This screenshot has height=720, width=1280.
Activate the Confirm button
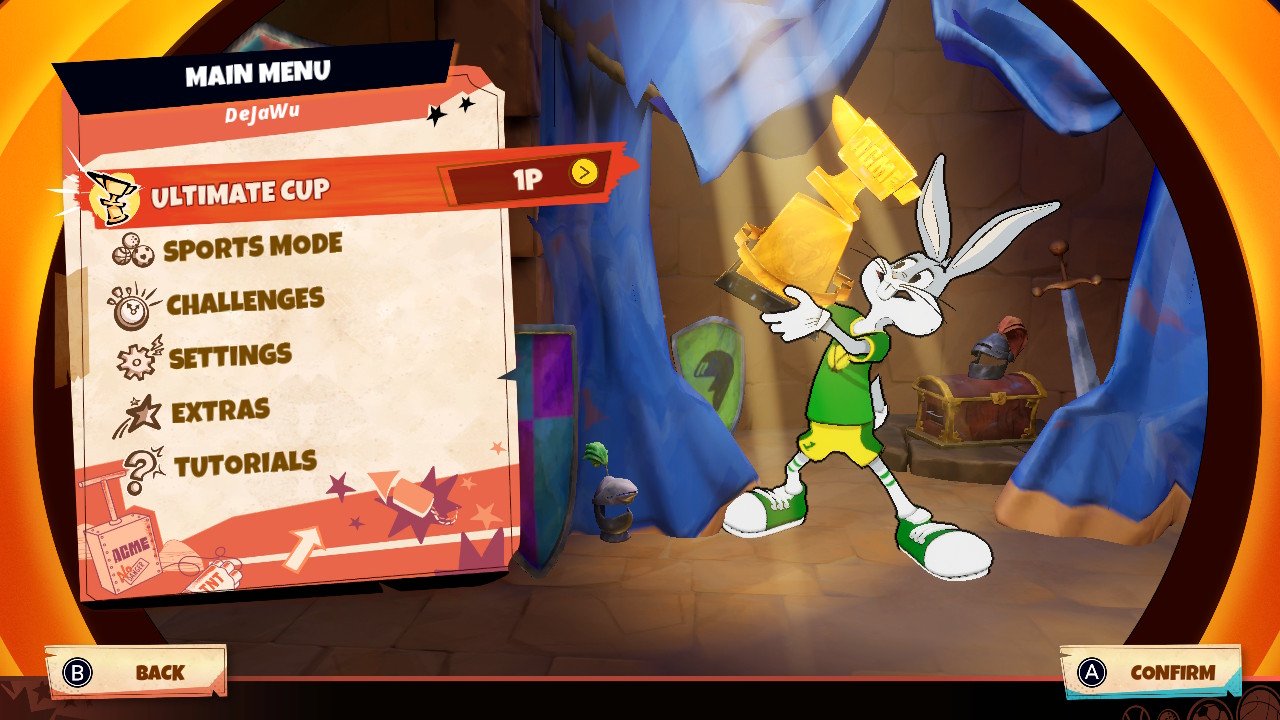[x=1150, y=673]
